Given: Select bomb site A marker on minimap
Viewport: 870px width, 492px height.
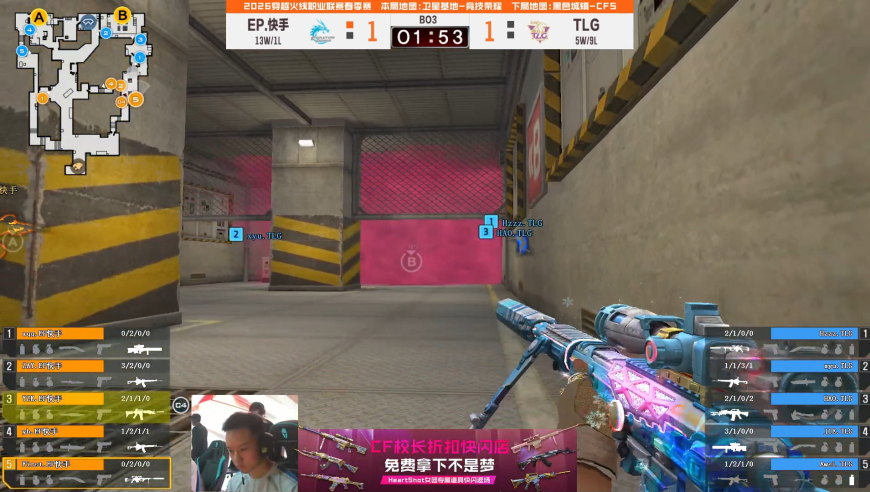Looking at the screenshot, I should [39, 16].
